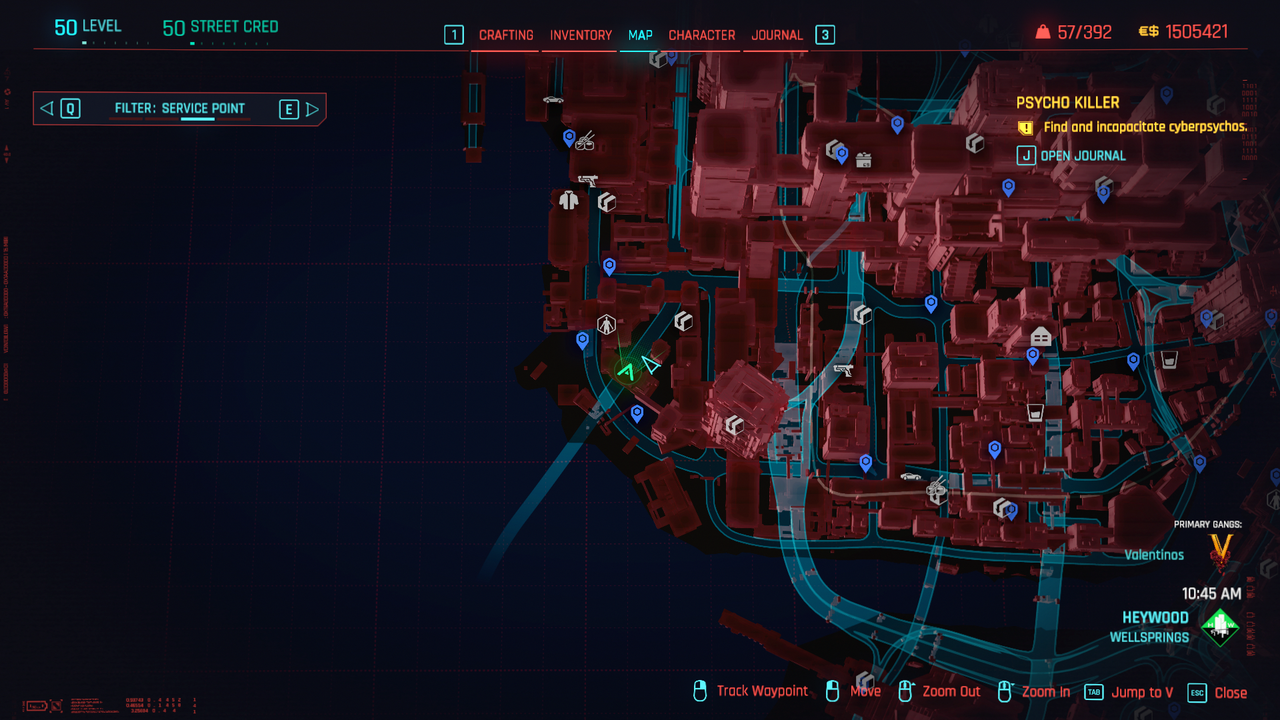The width and height of the screenshot is (1280, 720).
Task: Select the apartment house marker
Action: [x=1041, y=337]
